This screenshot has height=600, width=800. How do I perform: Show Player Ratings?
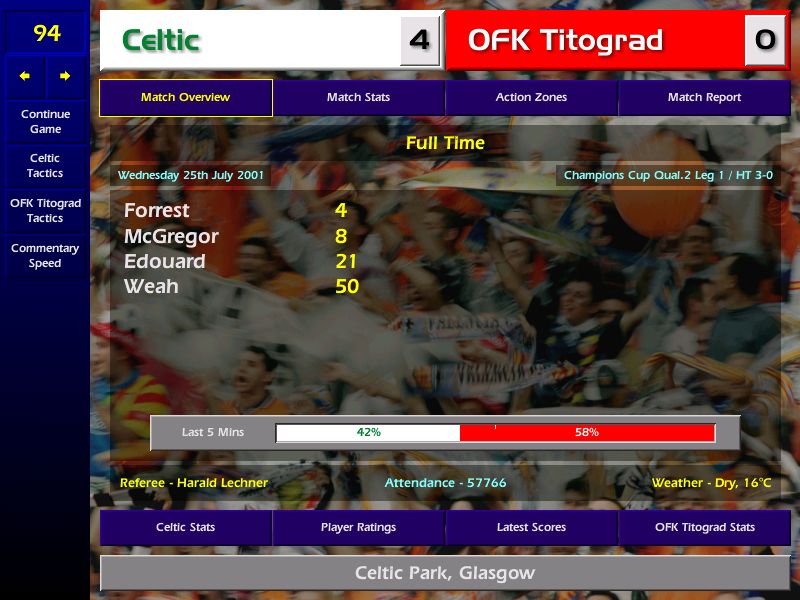click(358, 527)
